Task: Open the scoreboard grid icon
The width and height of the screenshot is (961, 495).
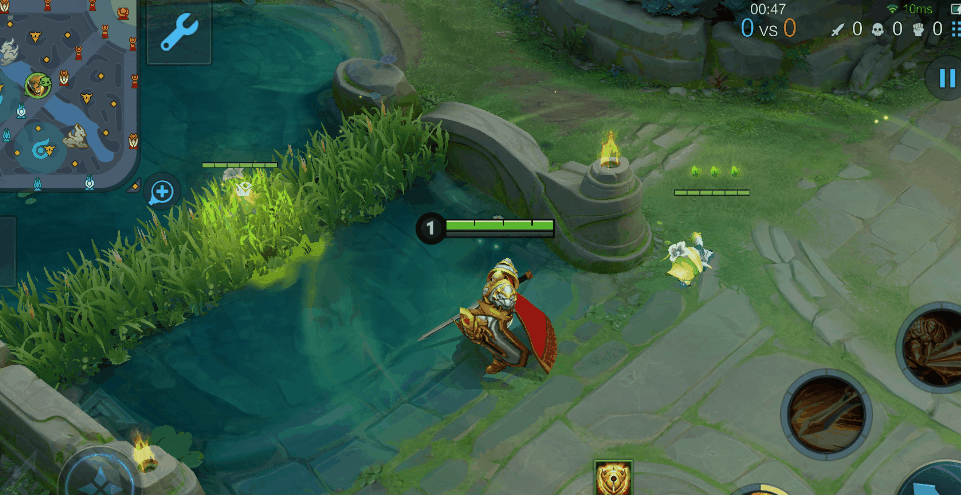Action: point(953,30)
